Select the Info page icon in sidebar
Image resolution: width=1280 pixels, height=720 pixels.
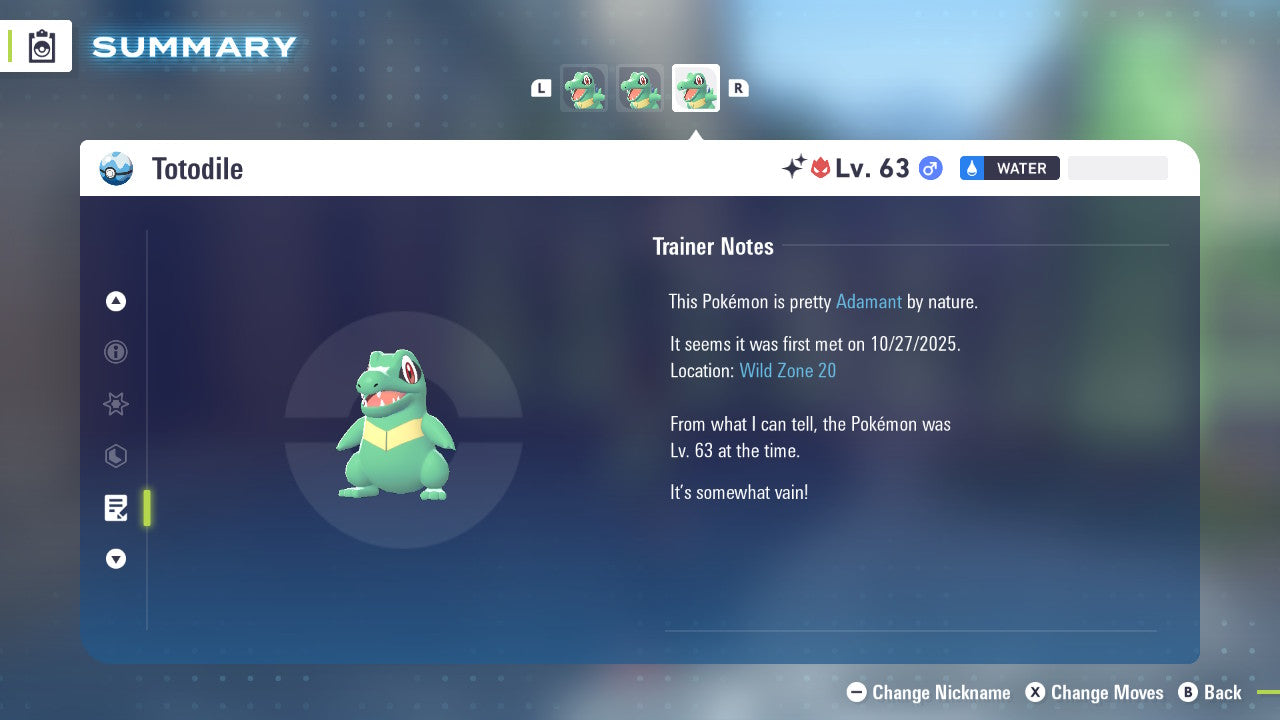coord(116,352)
